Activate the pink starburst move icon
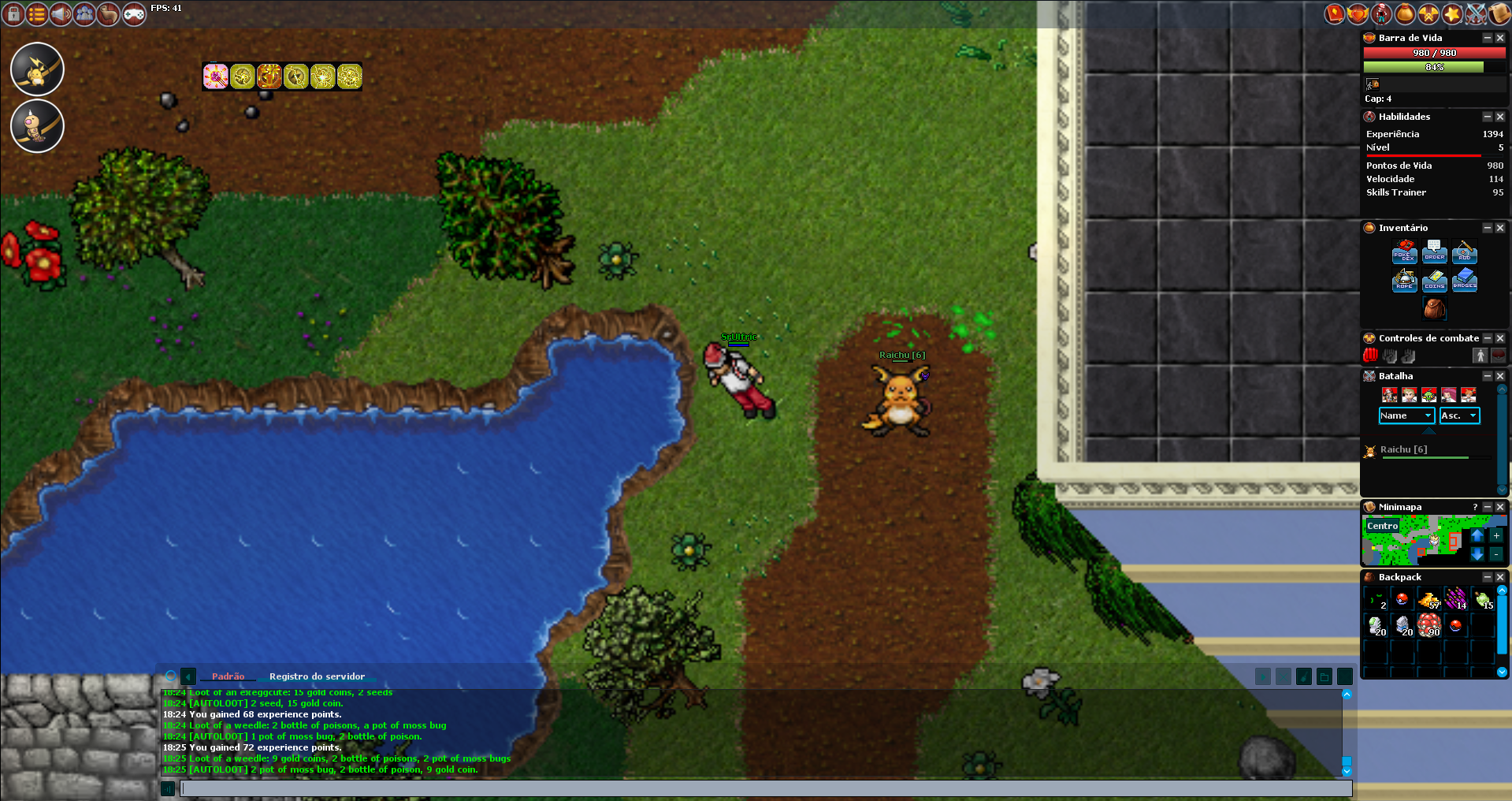The width and height of the screenshot is (1512, 801). pos(215,76)
